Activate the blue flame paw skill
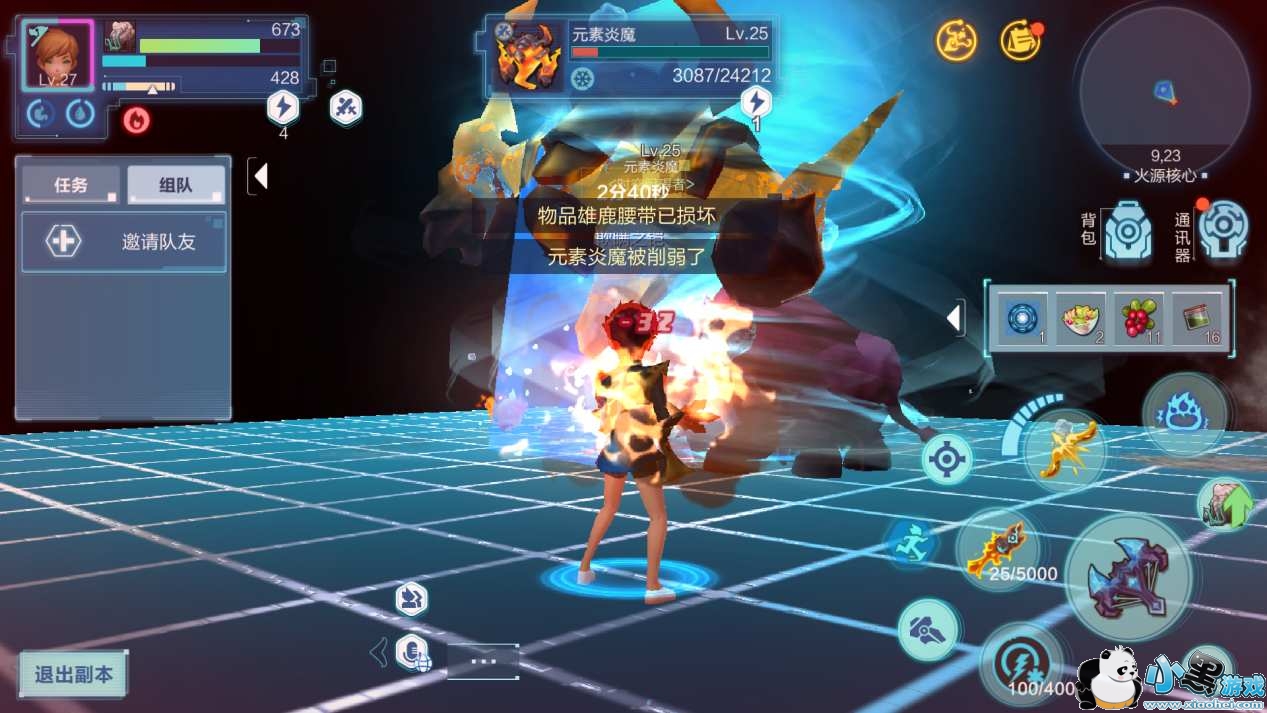 coord(1185,413)
